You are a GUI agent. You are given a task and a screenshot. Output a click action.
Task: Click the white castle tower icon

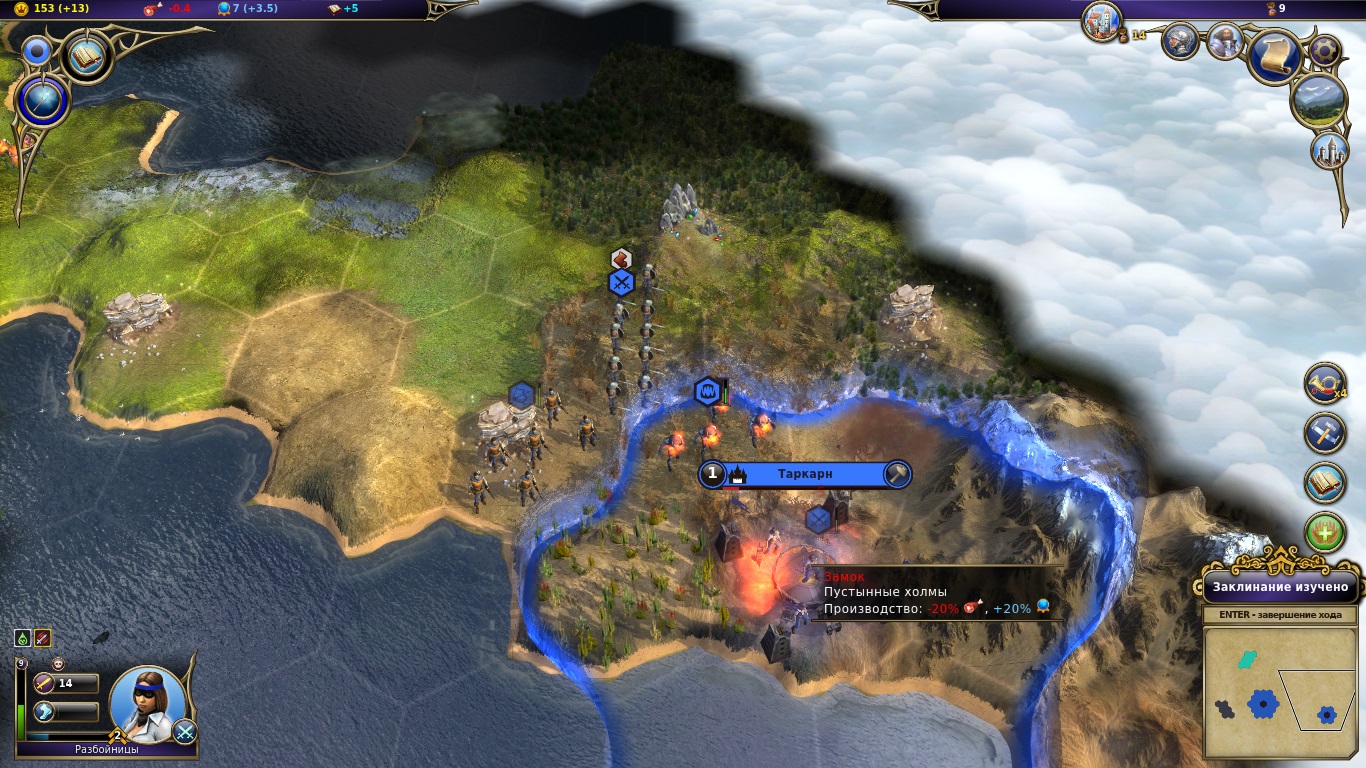tap(1330, 150)
